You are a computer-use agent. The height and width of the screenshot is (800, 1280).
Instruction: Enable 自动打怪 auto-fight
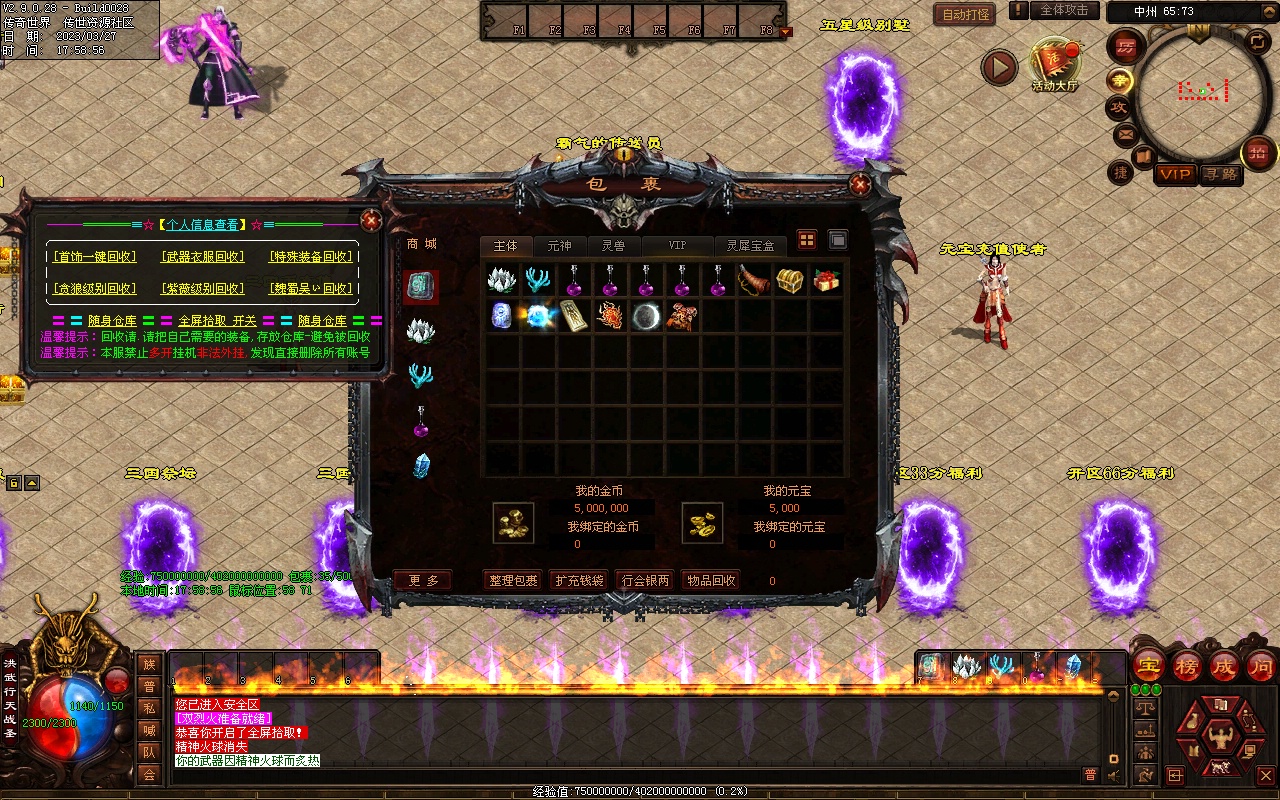pyautogui.click(x=965, y=15)
